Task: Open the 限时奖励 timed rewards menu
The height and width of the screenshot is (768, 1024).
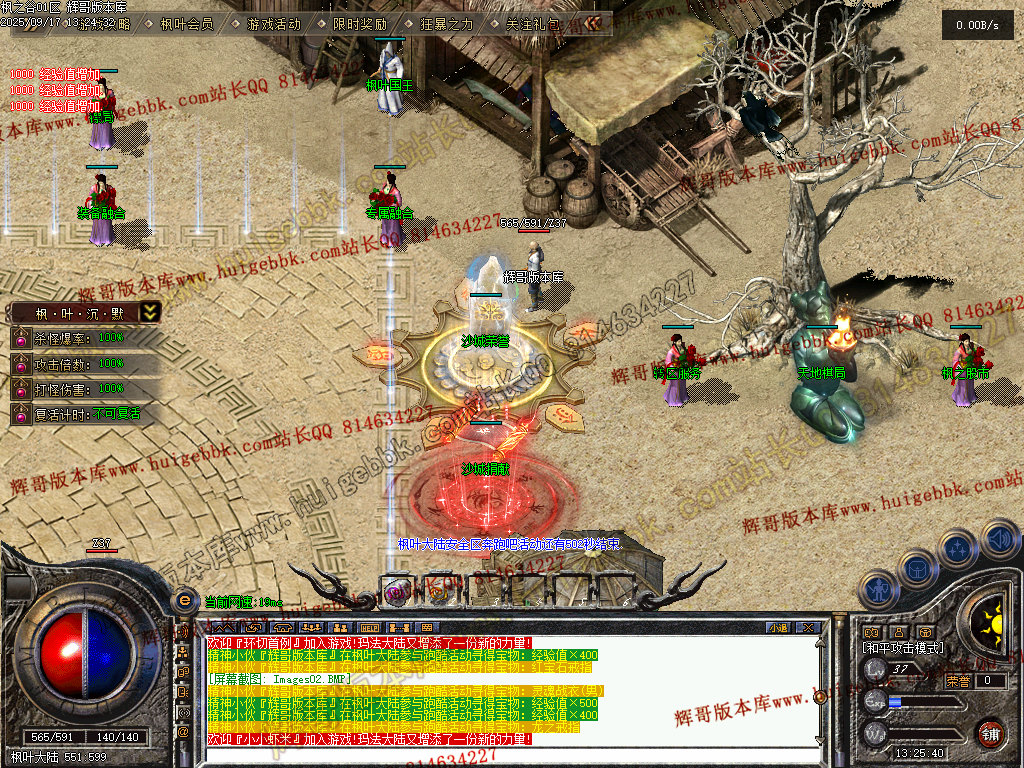Action: point(361,24)
